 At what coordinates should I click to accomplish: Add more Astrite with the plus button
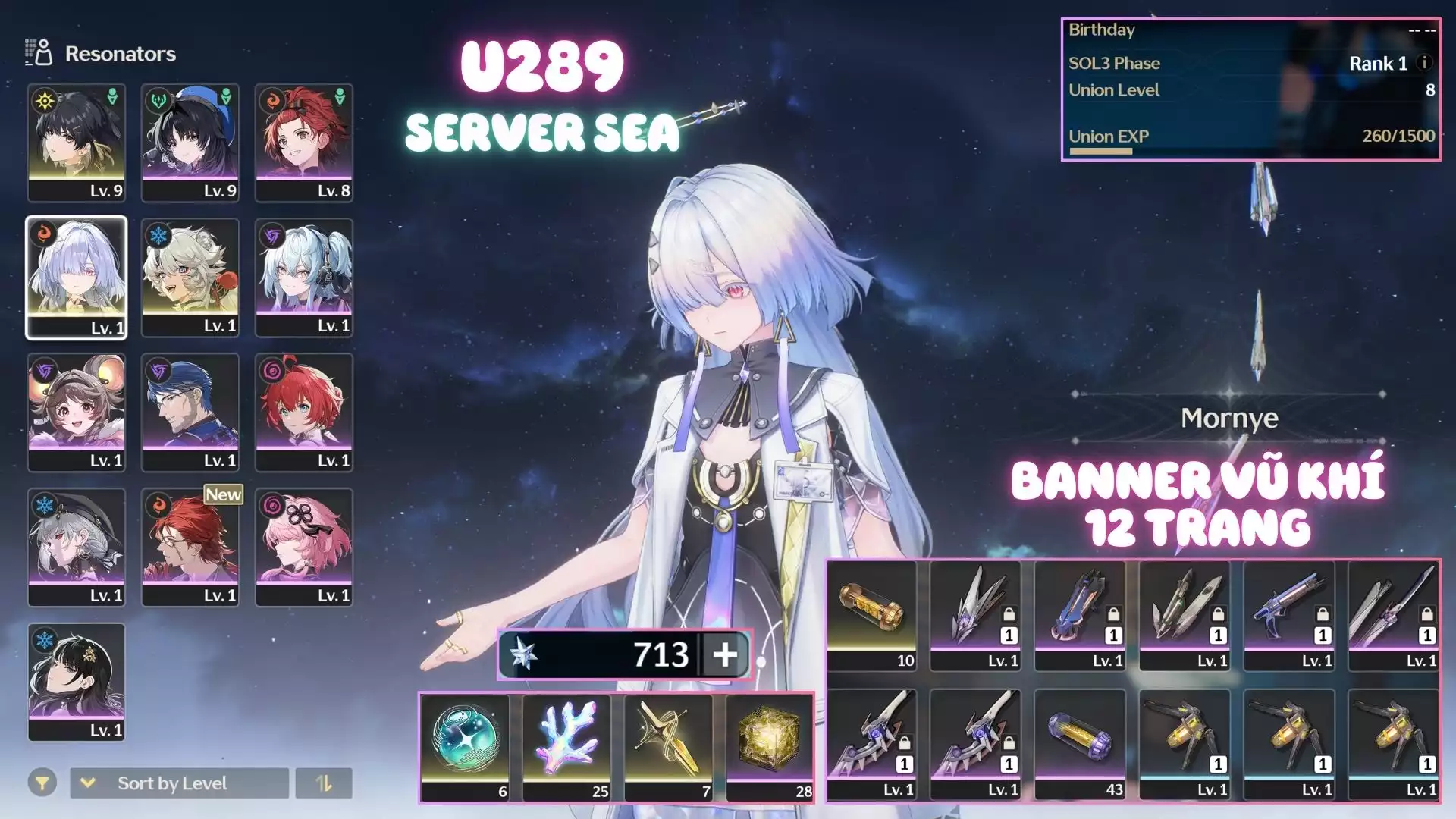coord(725,654)
